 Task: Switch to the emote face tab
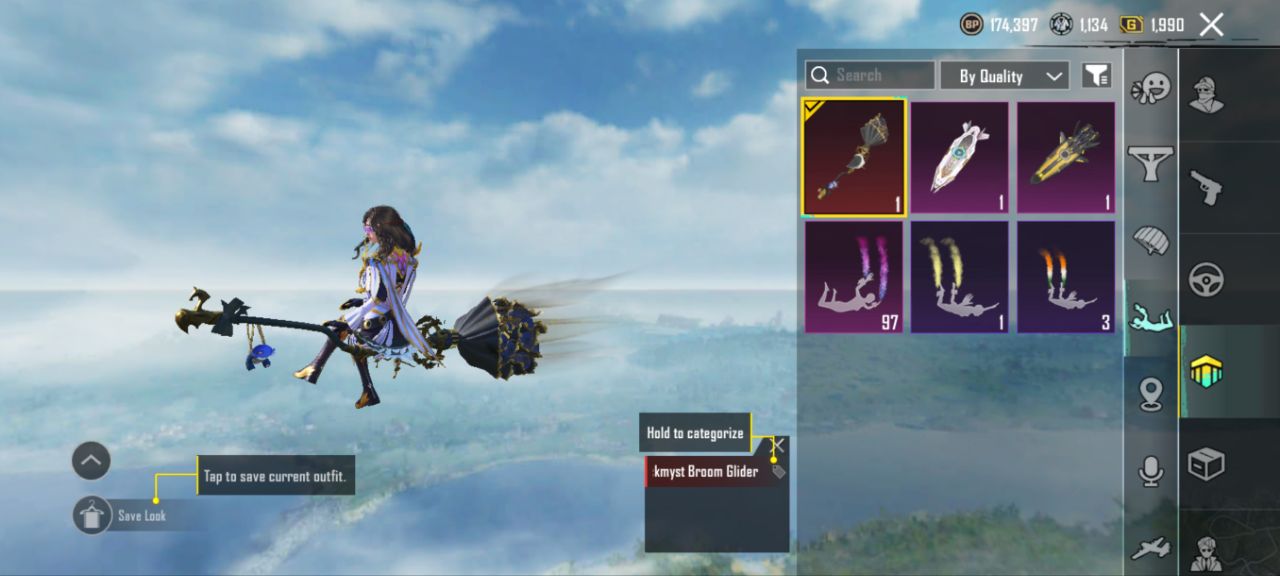(1150, 90)
